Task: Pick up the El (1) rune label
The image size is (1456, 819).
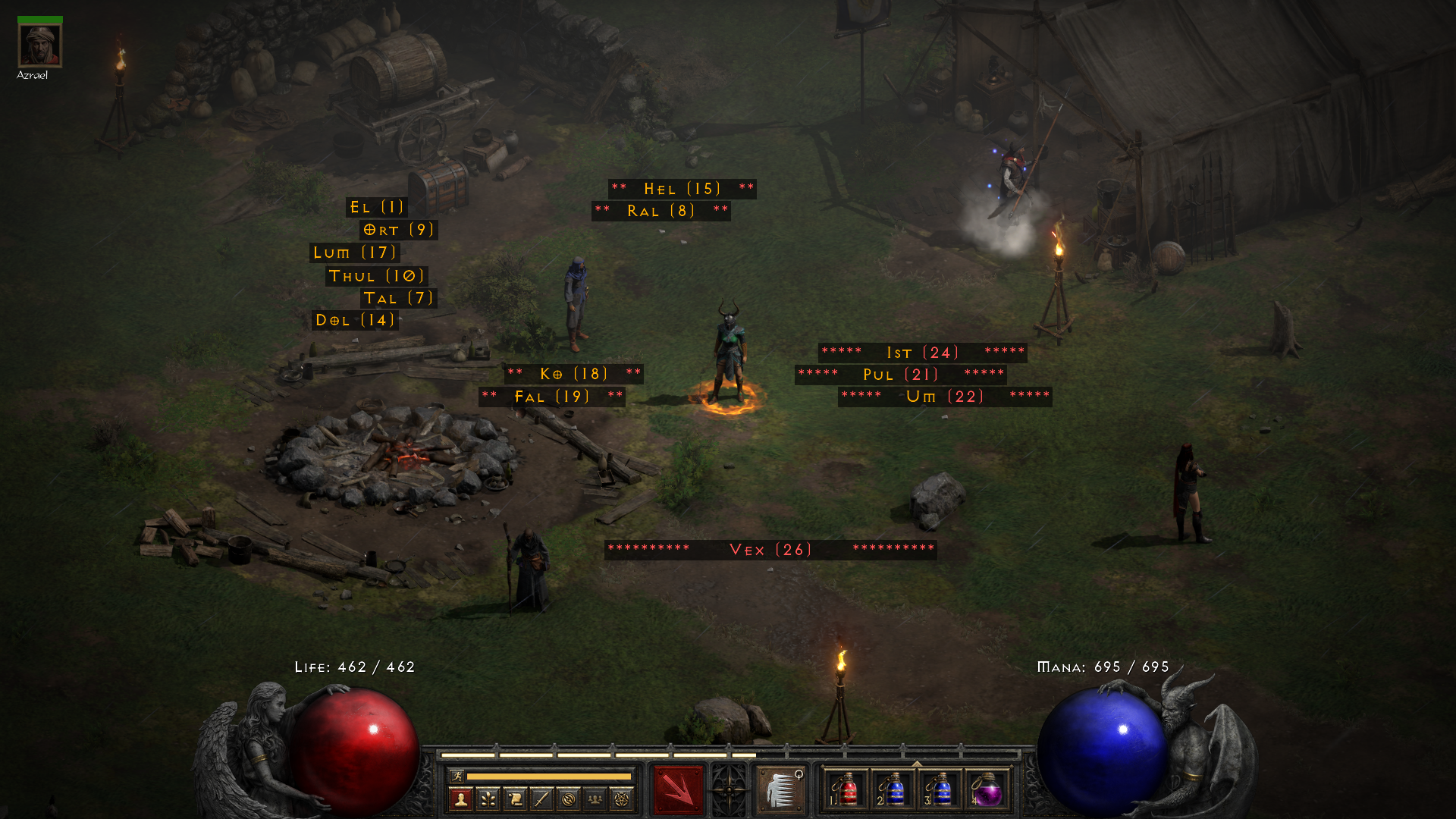Action: coord(377,207)
